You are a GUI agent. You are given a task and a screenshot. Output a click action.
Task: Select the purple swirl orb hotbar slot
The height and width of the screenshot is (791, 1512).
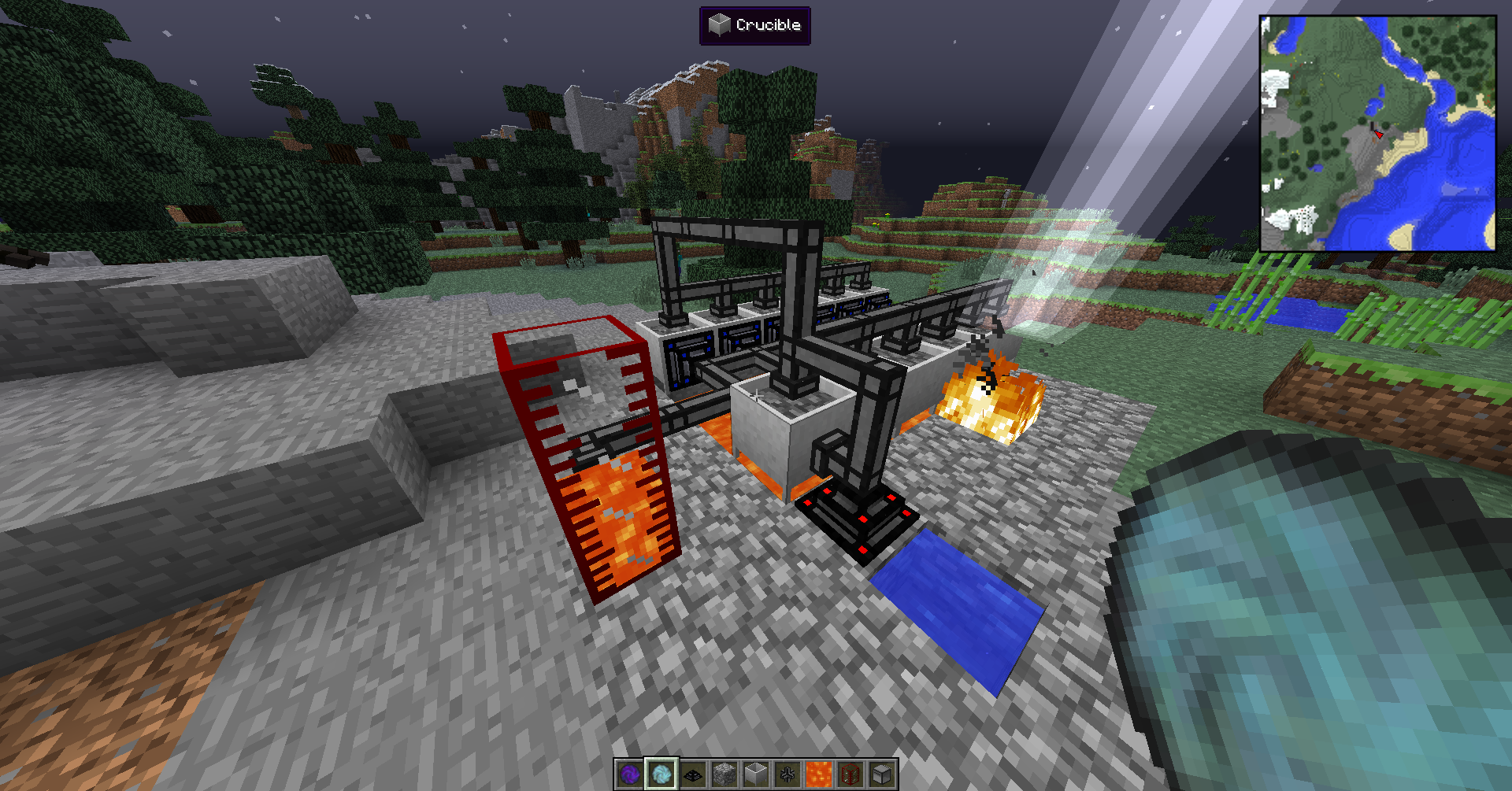click(629, 774)
